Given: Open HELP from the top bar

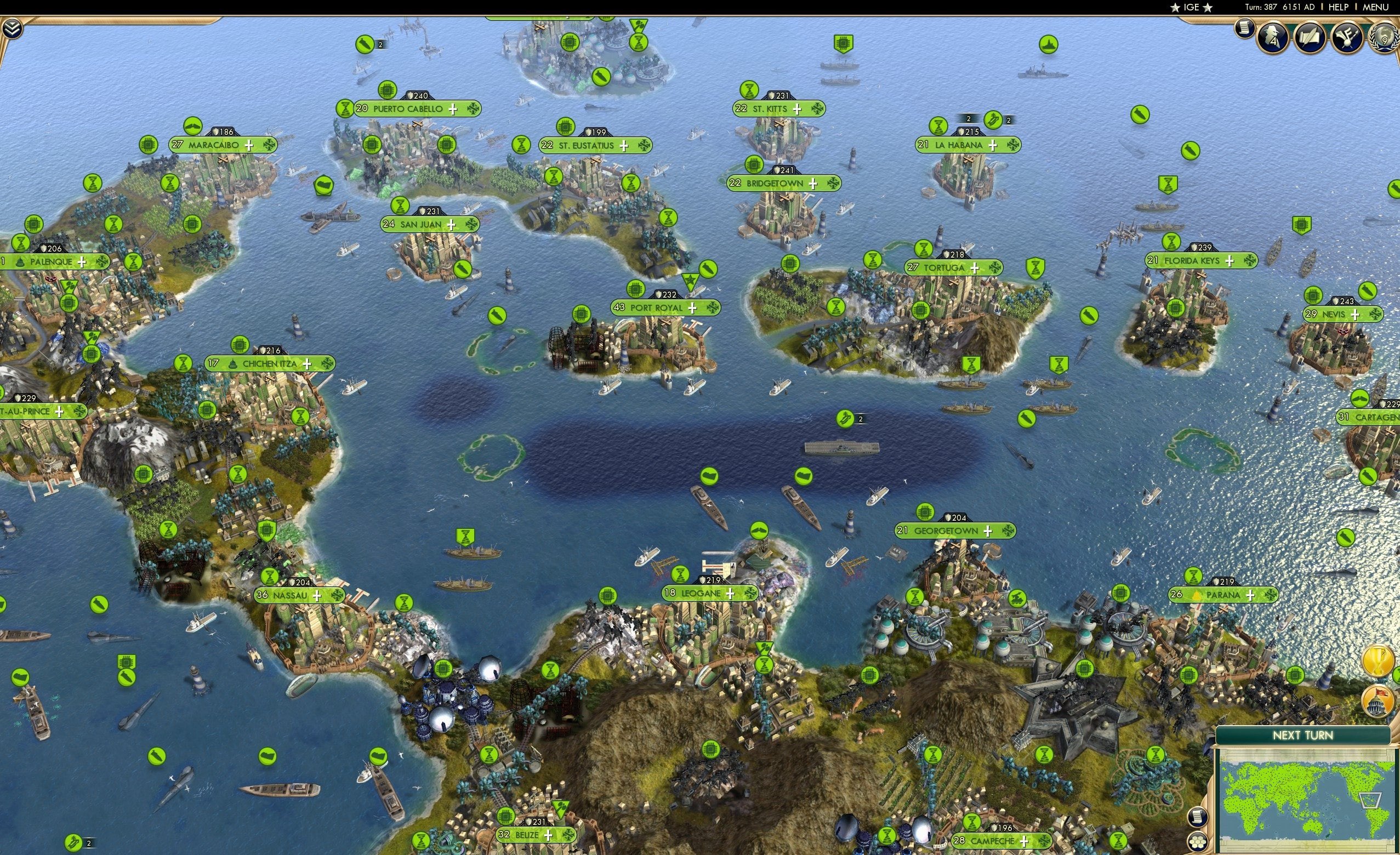Looking at the screenshot, I should point(1339,7).
